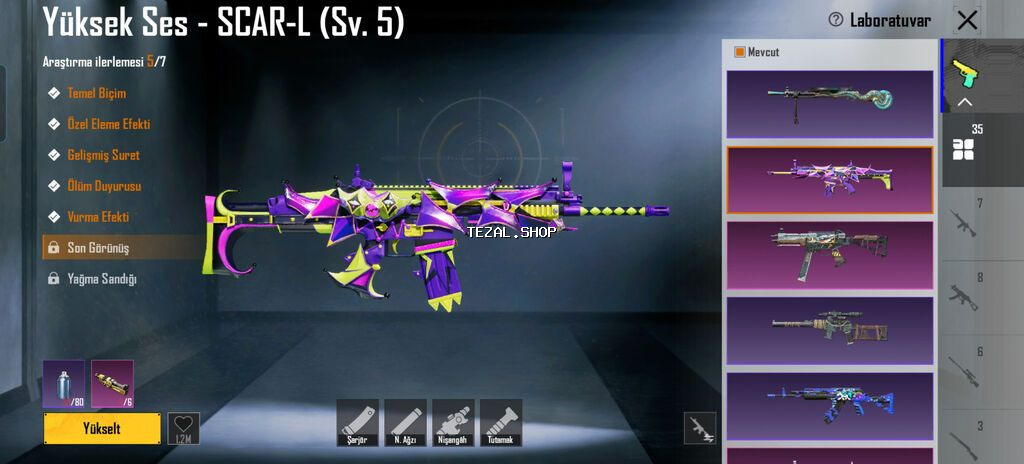Close the weapon lab screen
The height and width of the screenshot is (464, 1024).
(x=967, y=20)
